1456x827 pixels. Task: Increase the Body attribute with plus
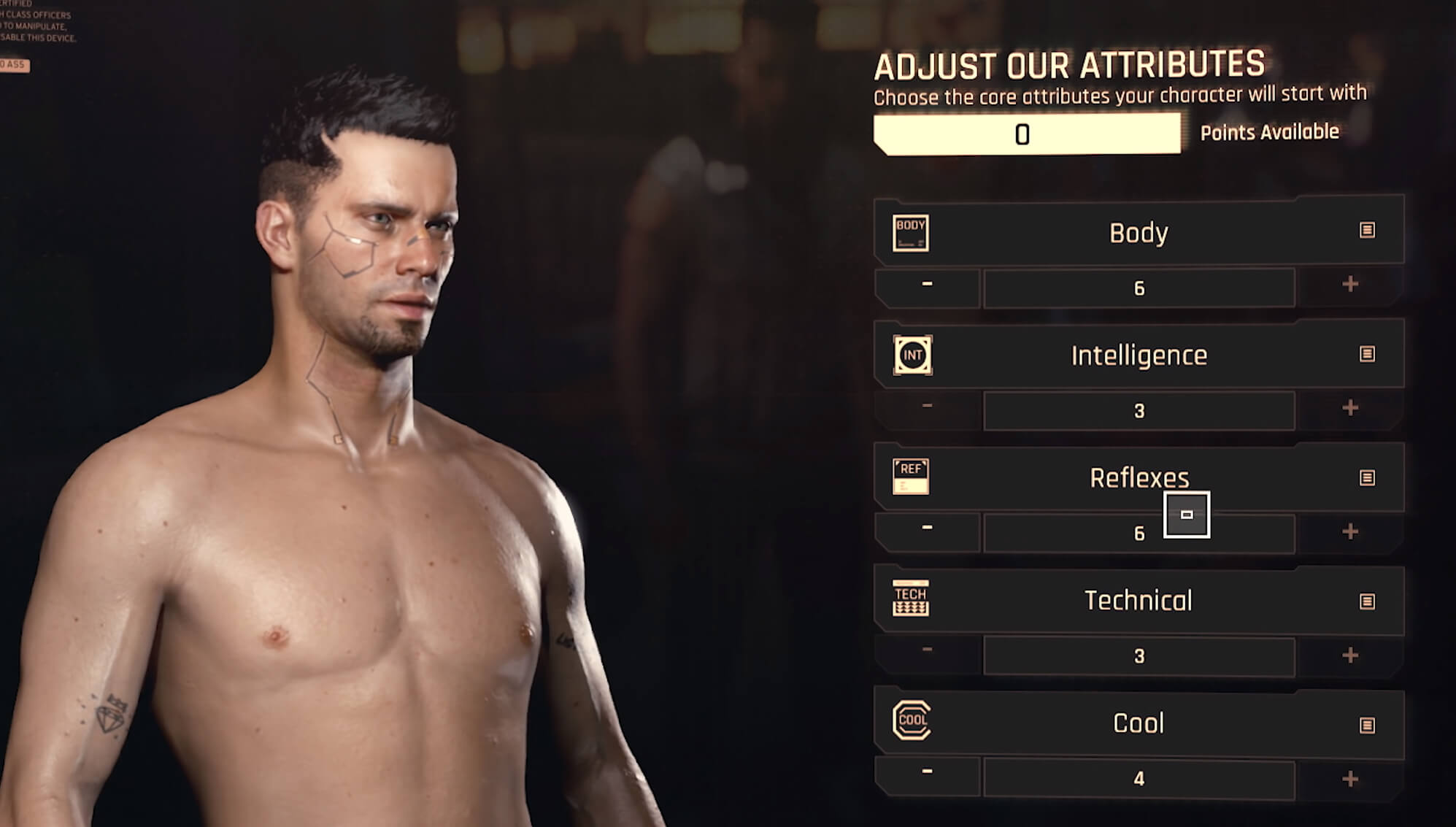(x=1350, y=285)
